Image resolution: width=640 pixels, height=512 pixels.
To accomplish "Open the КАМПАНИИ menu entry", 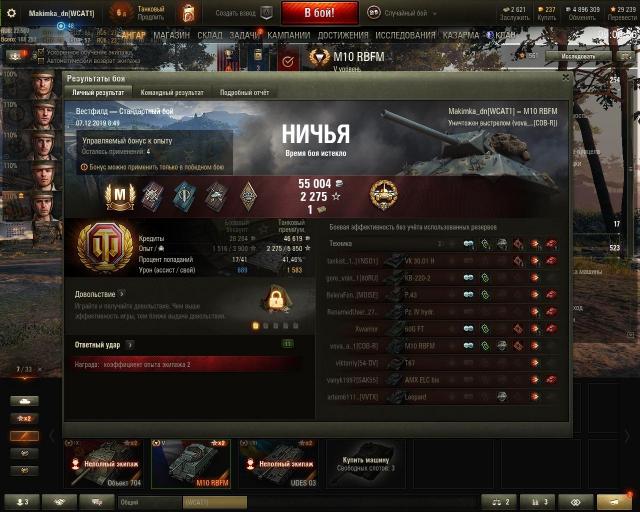I will (288, 34).
